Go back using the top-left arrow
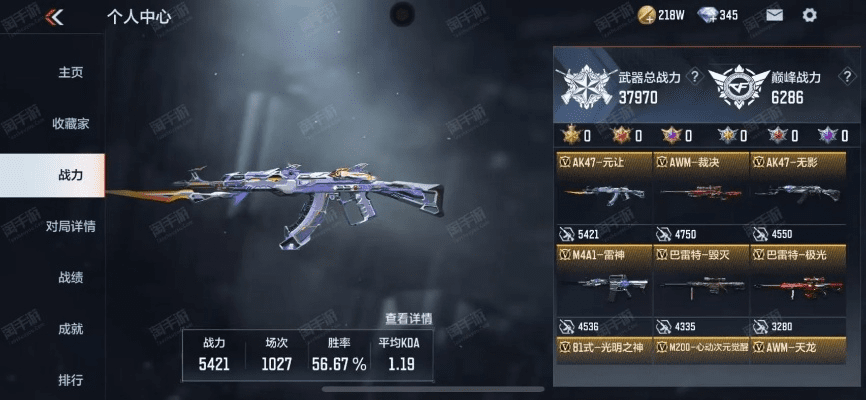The width and height of the screenshot is (866, 400). point(55,16)
